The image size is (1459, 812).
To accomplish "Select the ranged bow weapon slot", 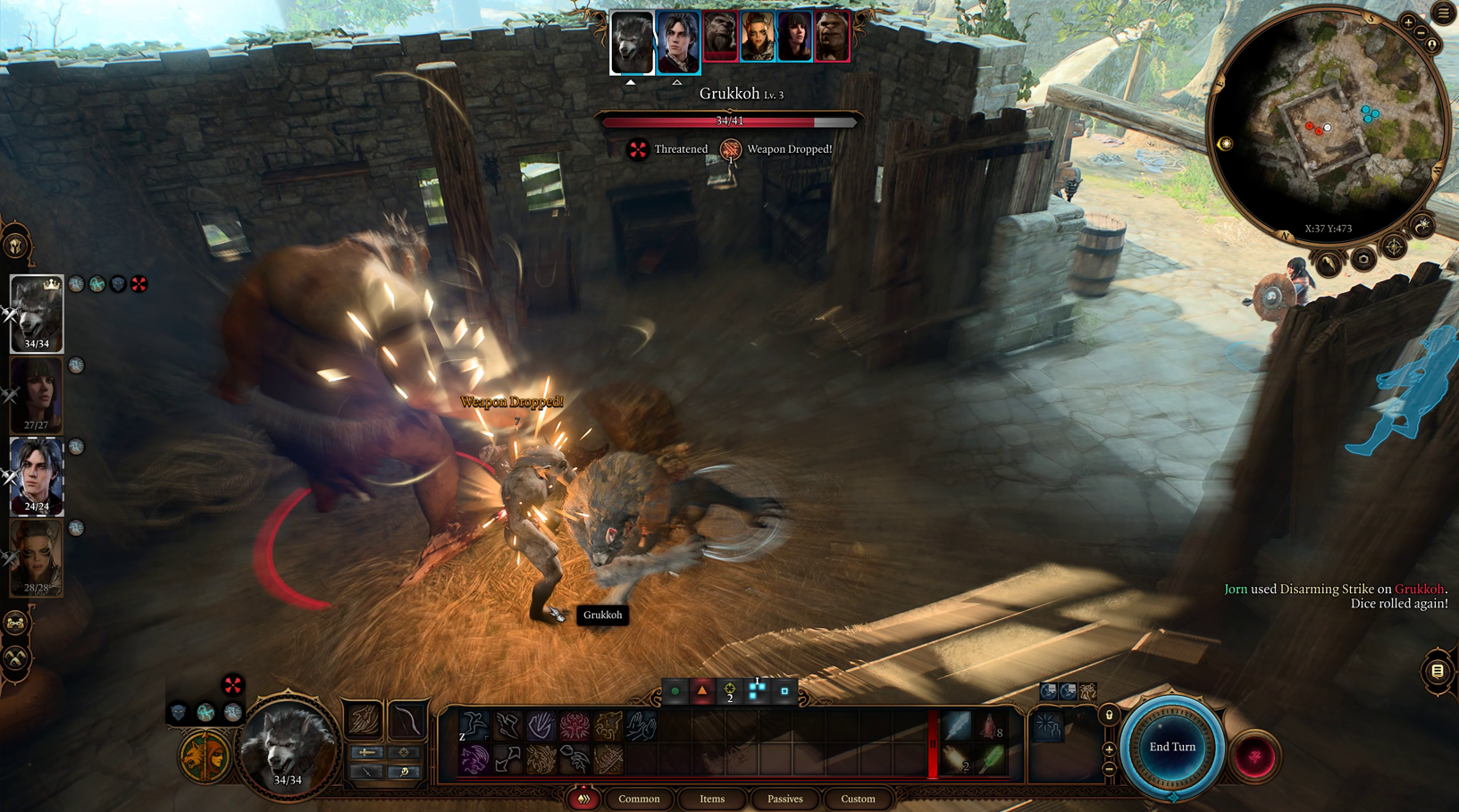I will (407, 719).
